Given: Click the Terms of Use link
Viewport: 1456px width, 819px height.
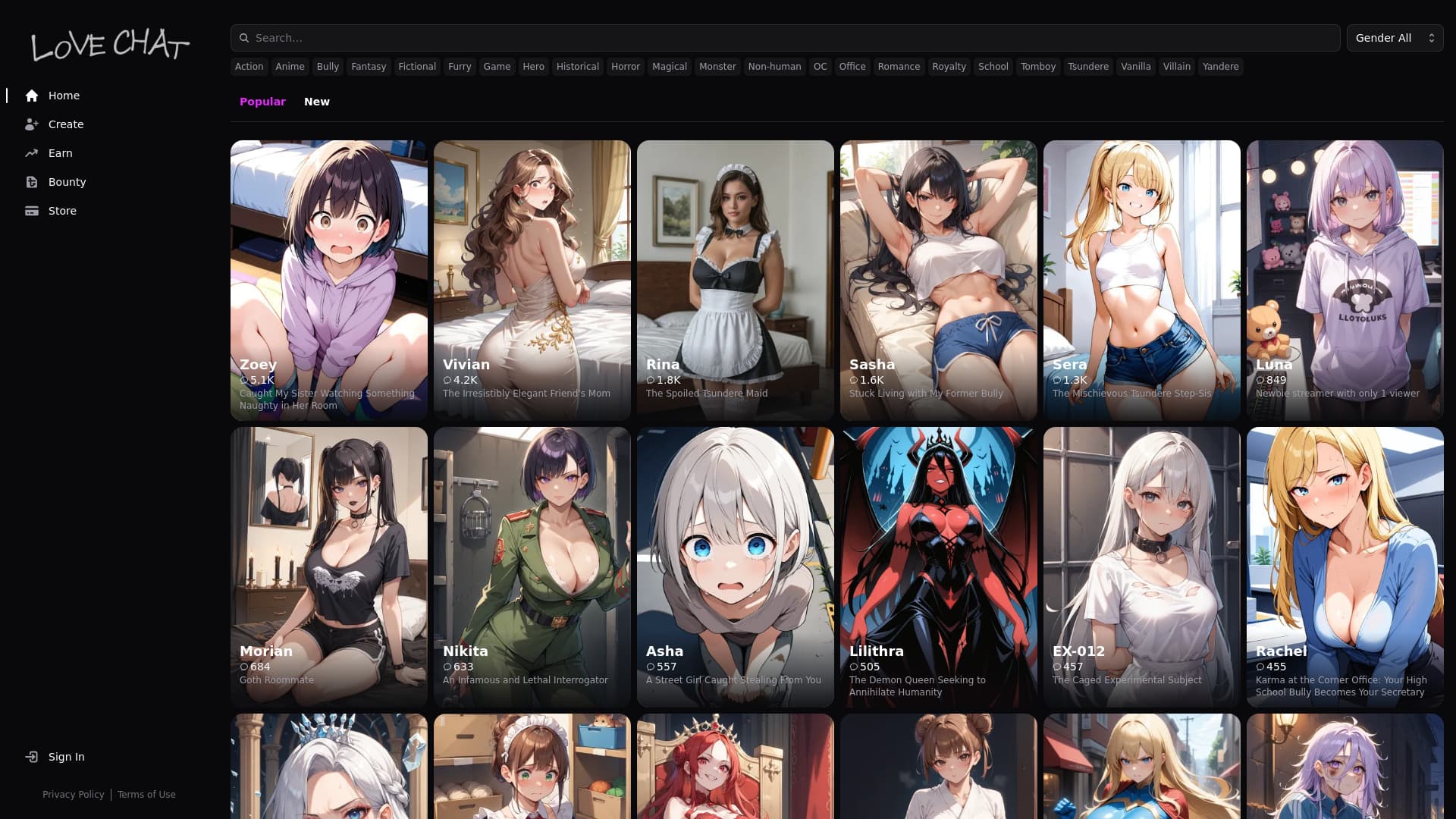Looking at the screenshot, I should tap(146, 795).
